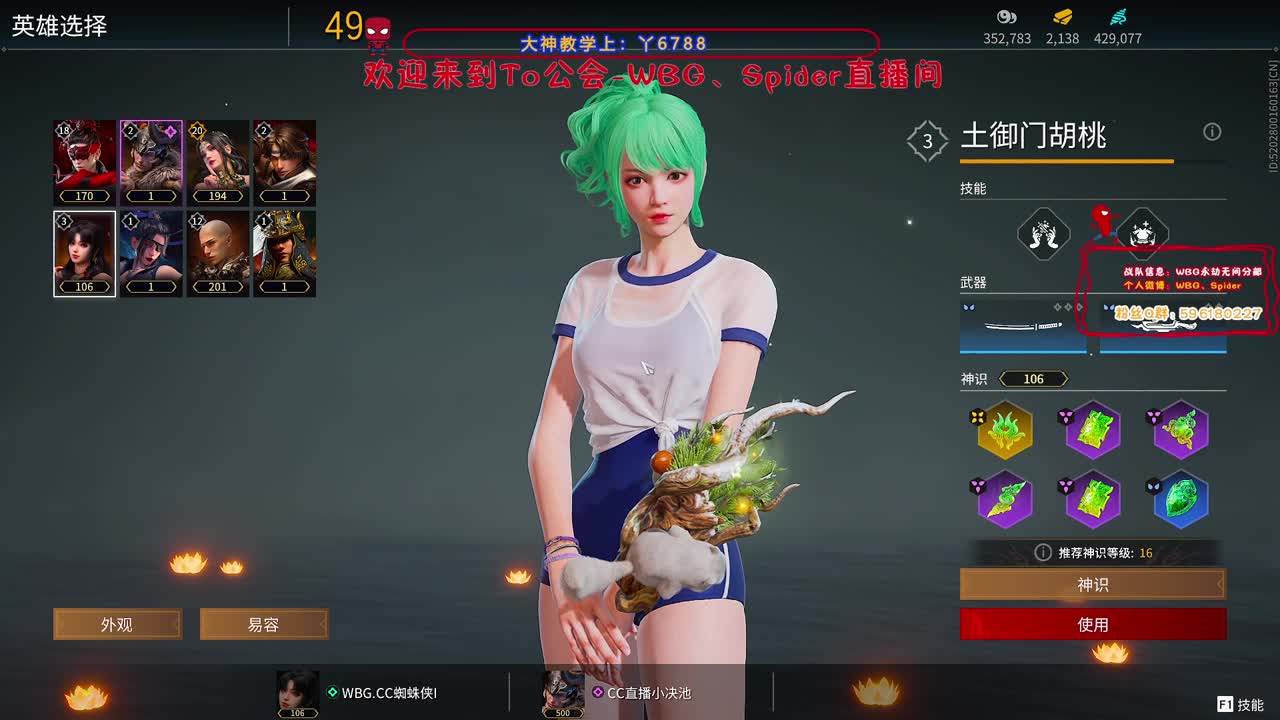Increase 神识 value with right chevron

click(x=1066, y=378)
